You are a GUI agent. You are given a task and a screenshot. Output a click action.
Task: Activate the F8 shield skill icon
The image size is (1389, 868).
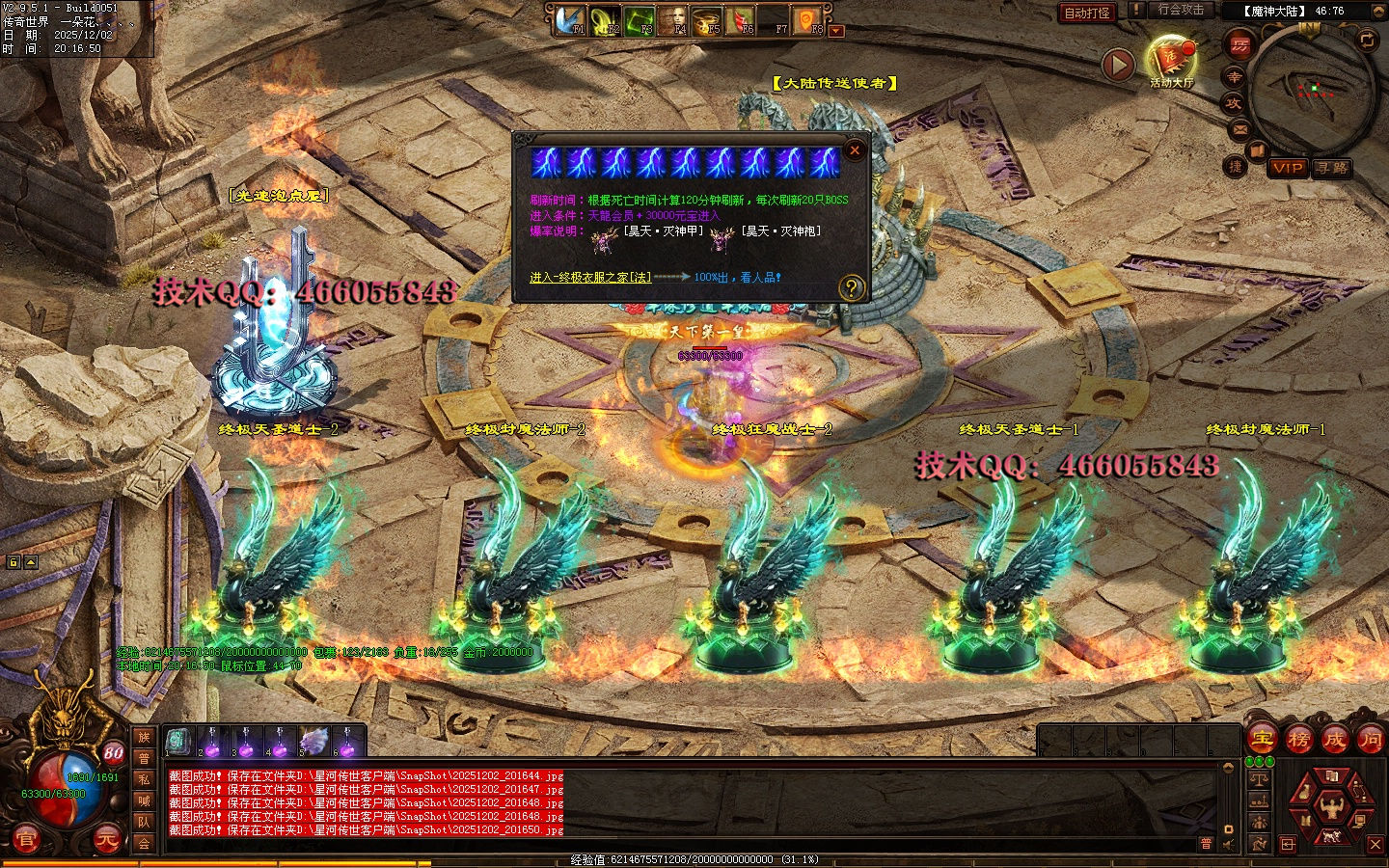tap(806, 20)
